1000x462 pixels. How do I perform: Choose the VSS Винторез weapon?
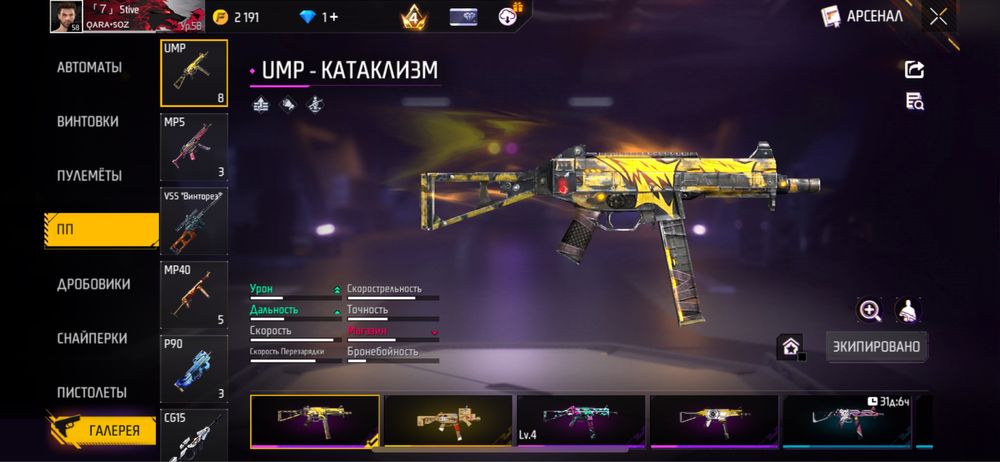pos(194,221)
